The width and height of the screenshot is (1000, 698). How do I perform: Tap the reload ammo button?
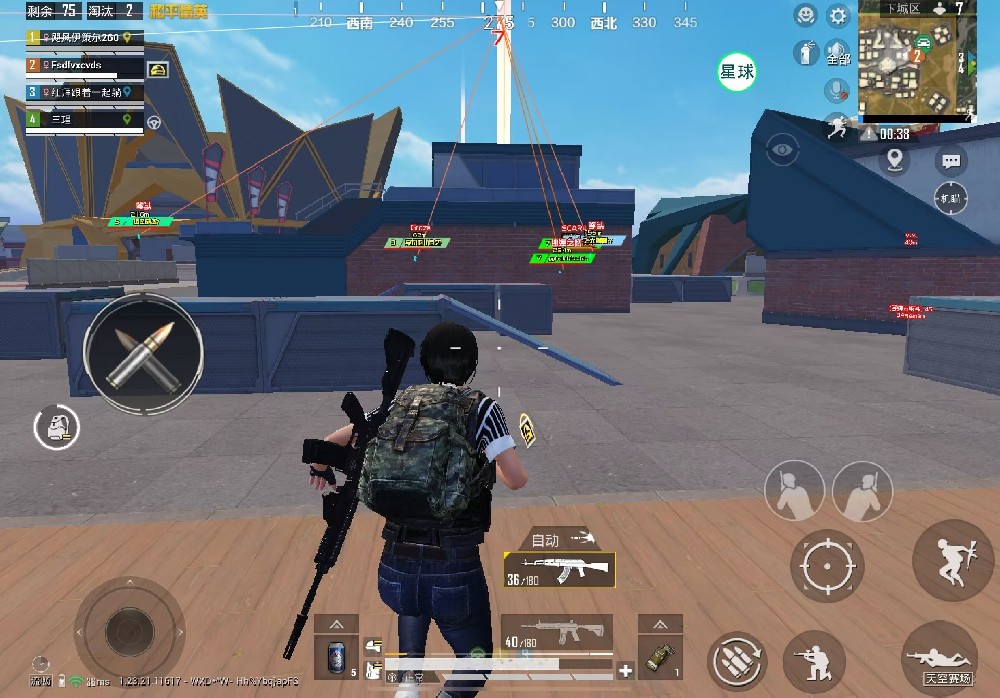coord(737,661)
